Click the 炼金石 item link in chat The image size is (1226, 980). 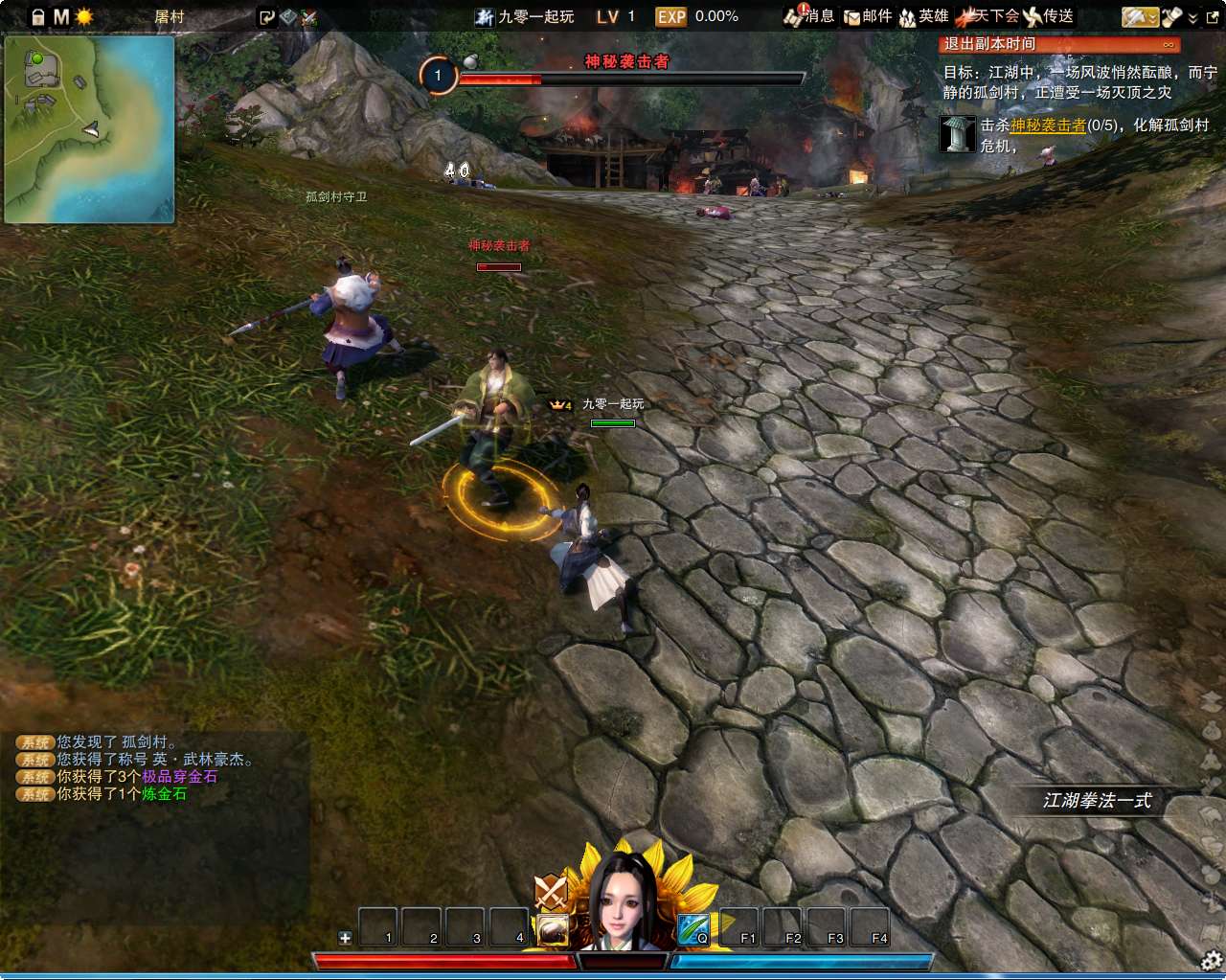click(x=164, y=794)
